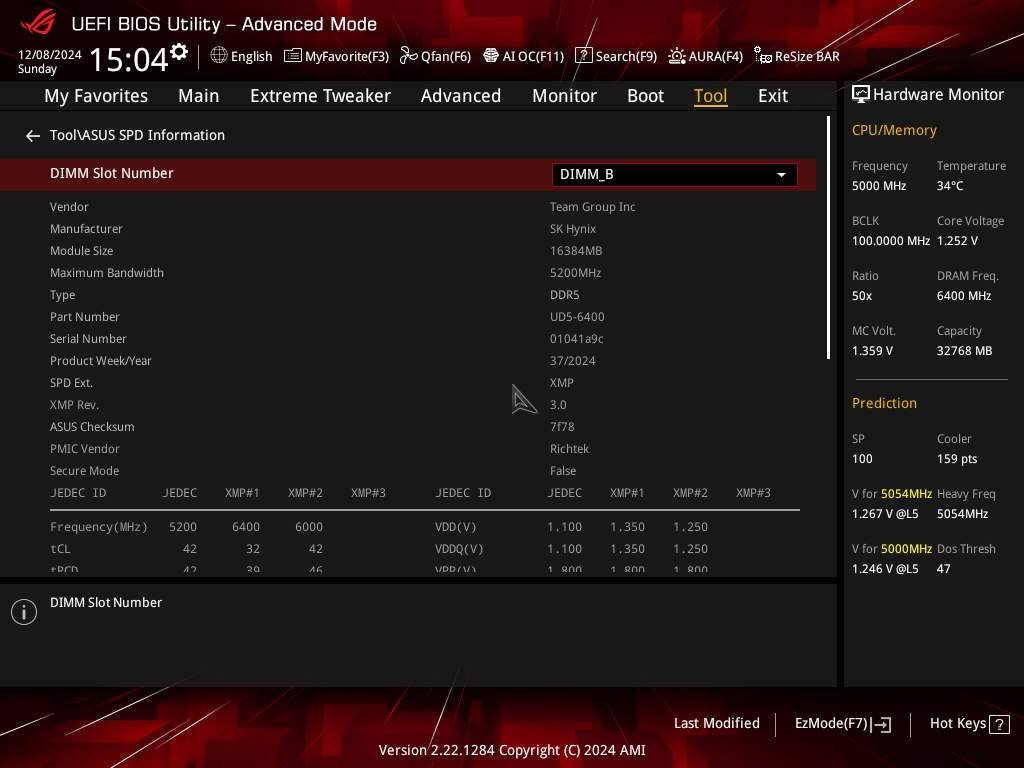Switch to the Boot tab
Viewport: 1024px width, 768px height.
pyautogui.click(x=645, y=96)
